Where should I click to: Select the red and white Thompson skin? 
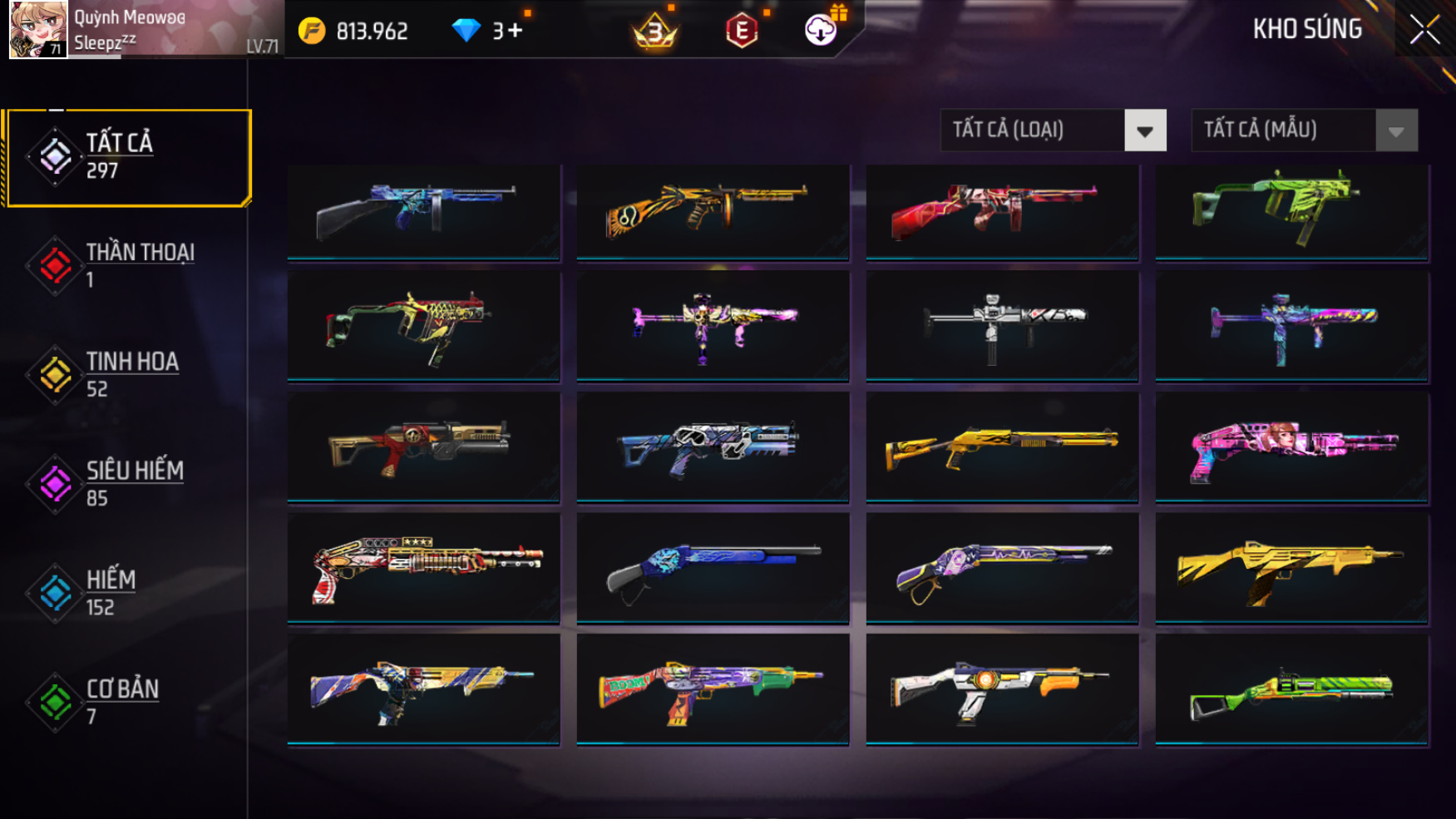click(x=1002, y=212)
